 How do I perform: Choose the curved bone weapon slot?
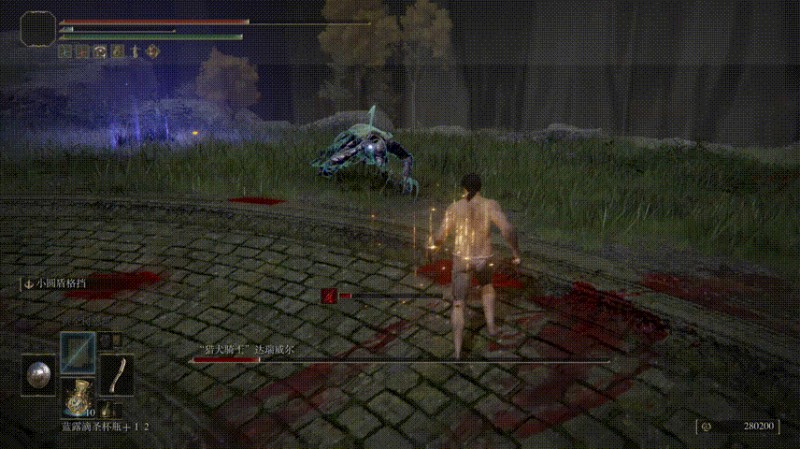tap(118, 375)
